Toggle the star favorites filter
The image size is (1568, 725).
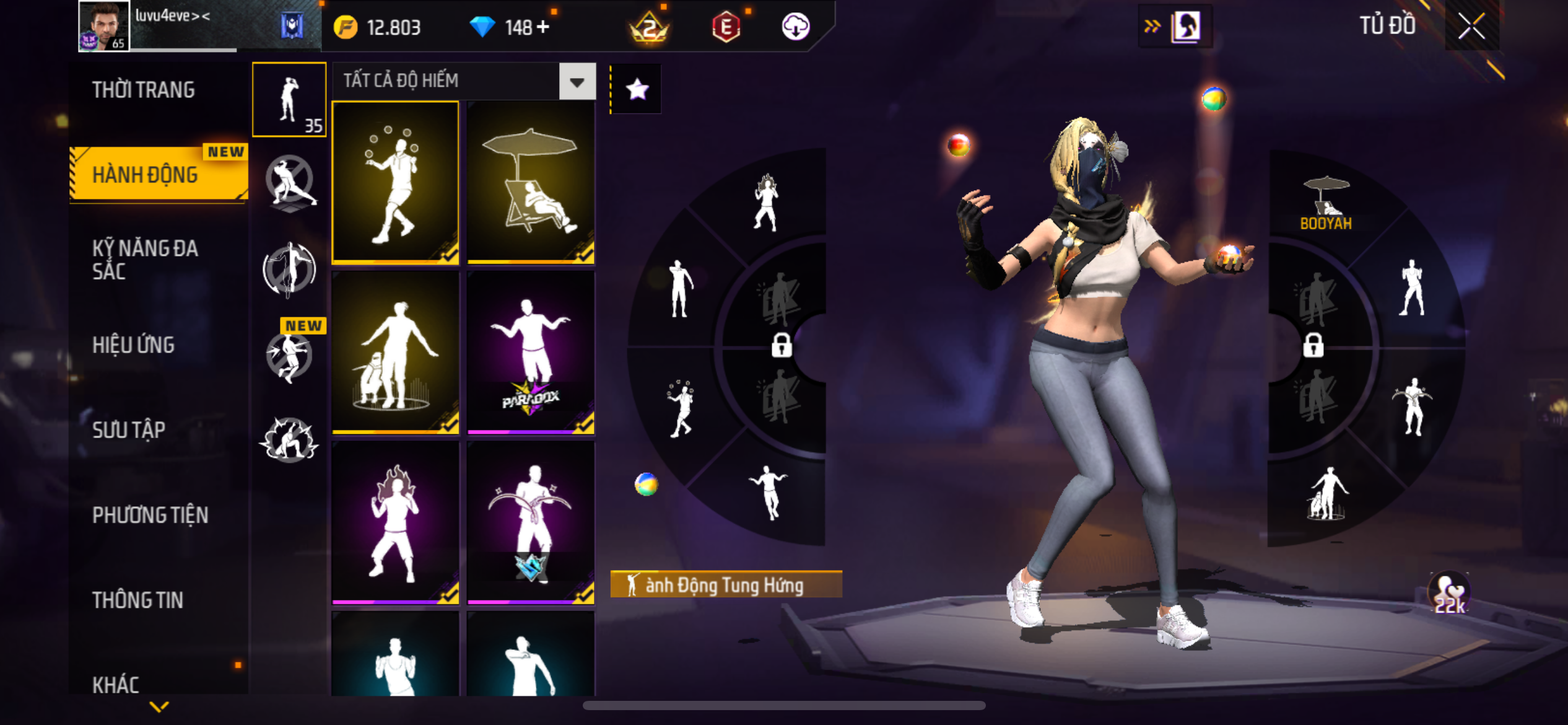[637, 90]
